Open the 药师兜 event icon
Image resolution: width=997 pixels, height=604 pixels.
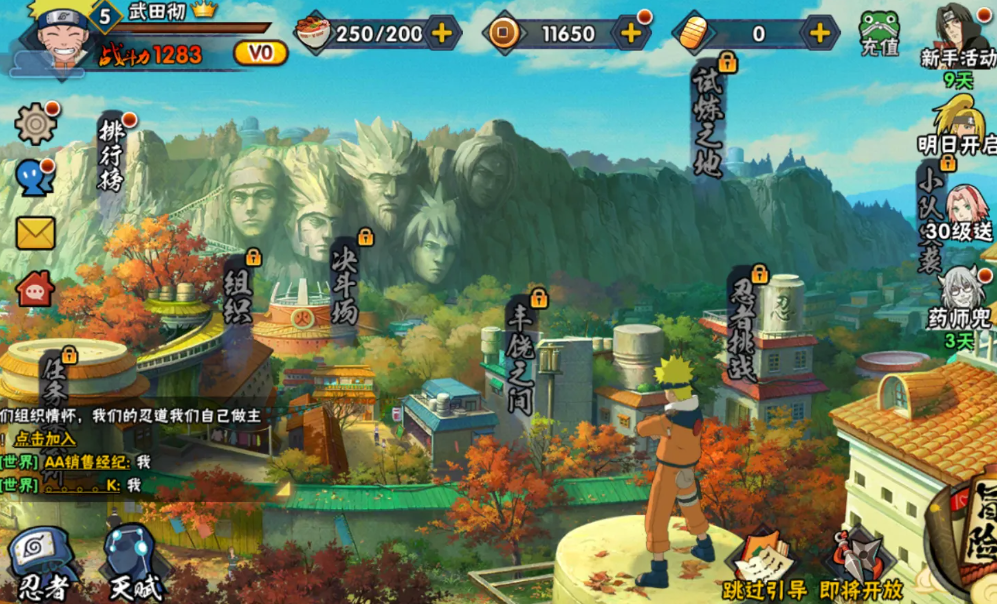pyautogui.click(x=962, y=299)
